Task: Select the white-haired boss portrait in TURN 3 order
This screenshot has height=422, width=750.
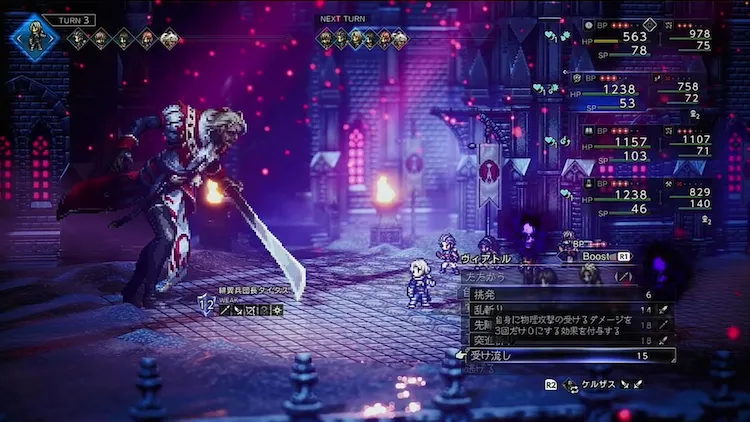Action: point(168,39)
